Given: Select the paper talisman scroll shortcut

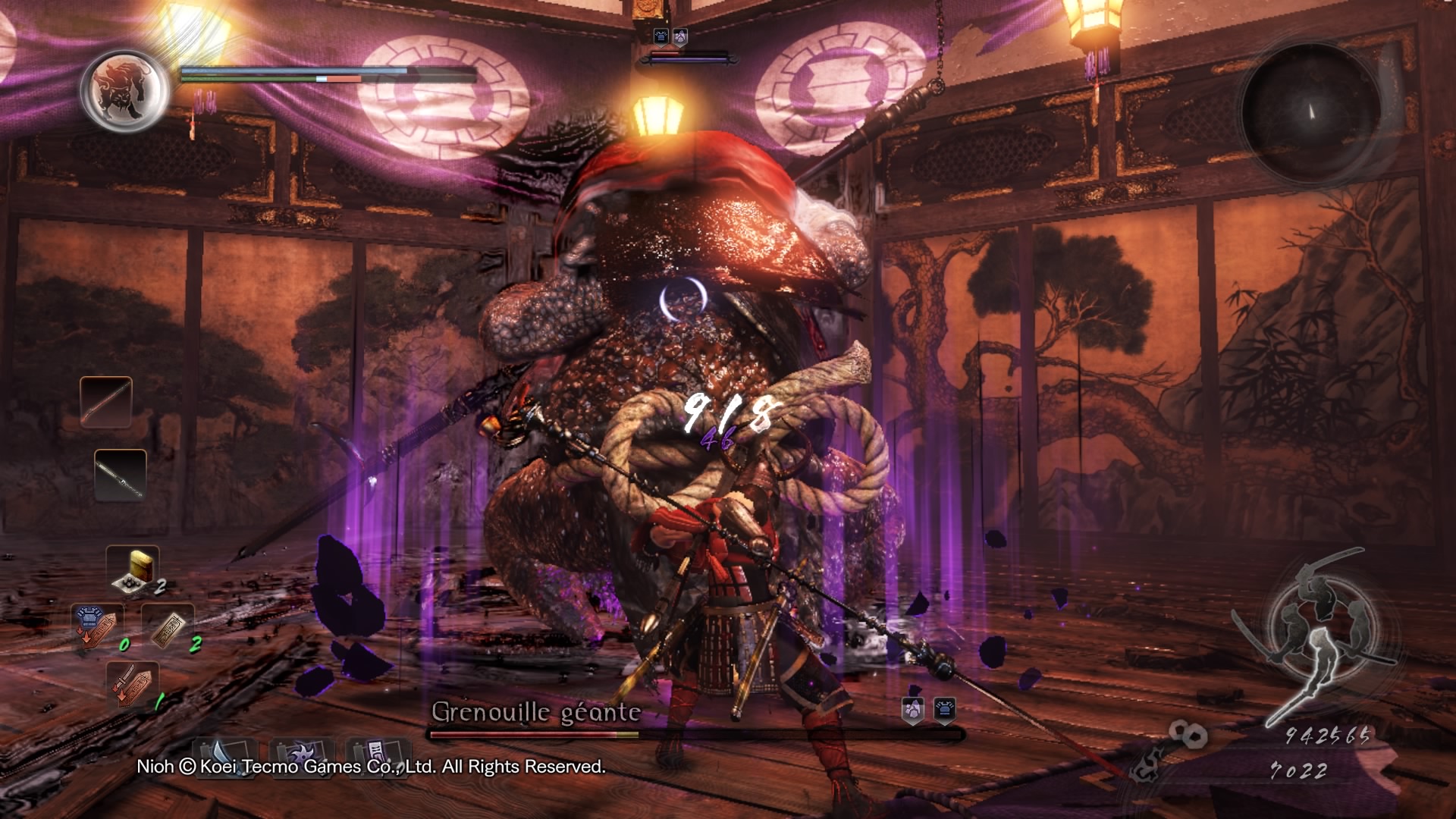Looking at the screenshot, I should tap(378, 755).
